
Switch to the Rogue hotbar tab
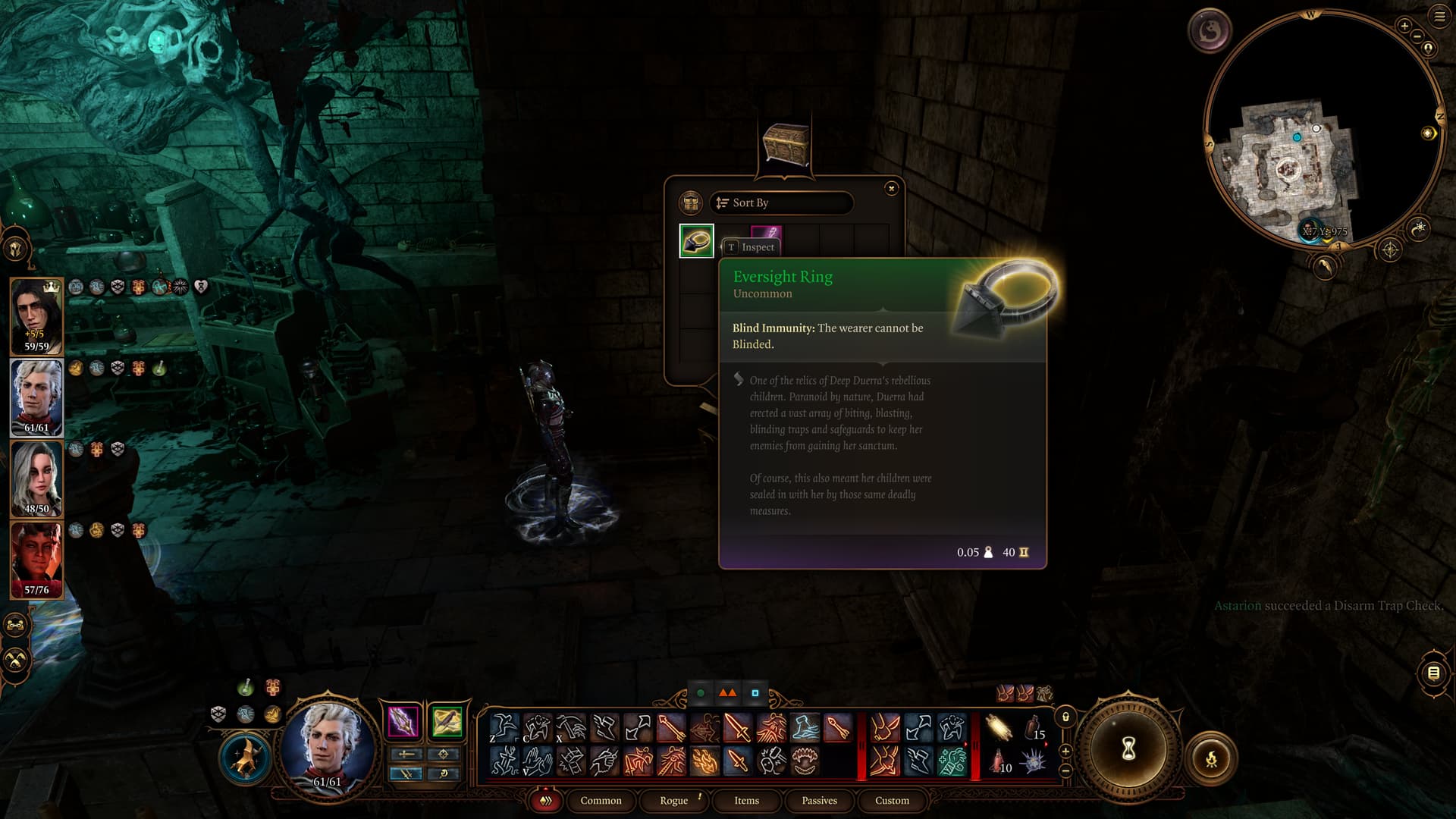673,801
